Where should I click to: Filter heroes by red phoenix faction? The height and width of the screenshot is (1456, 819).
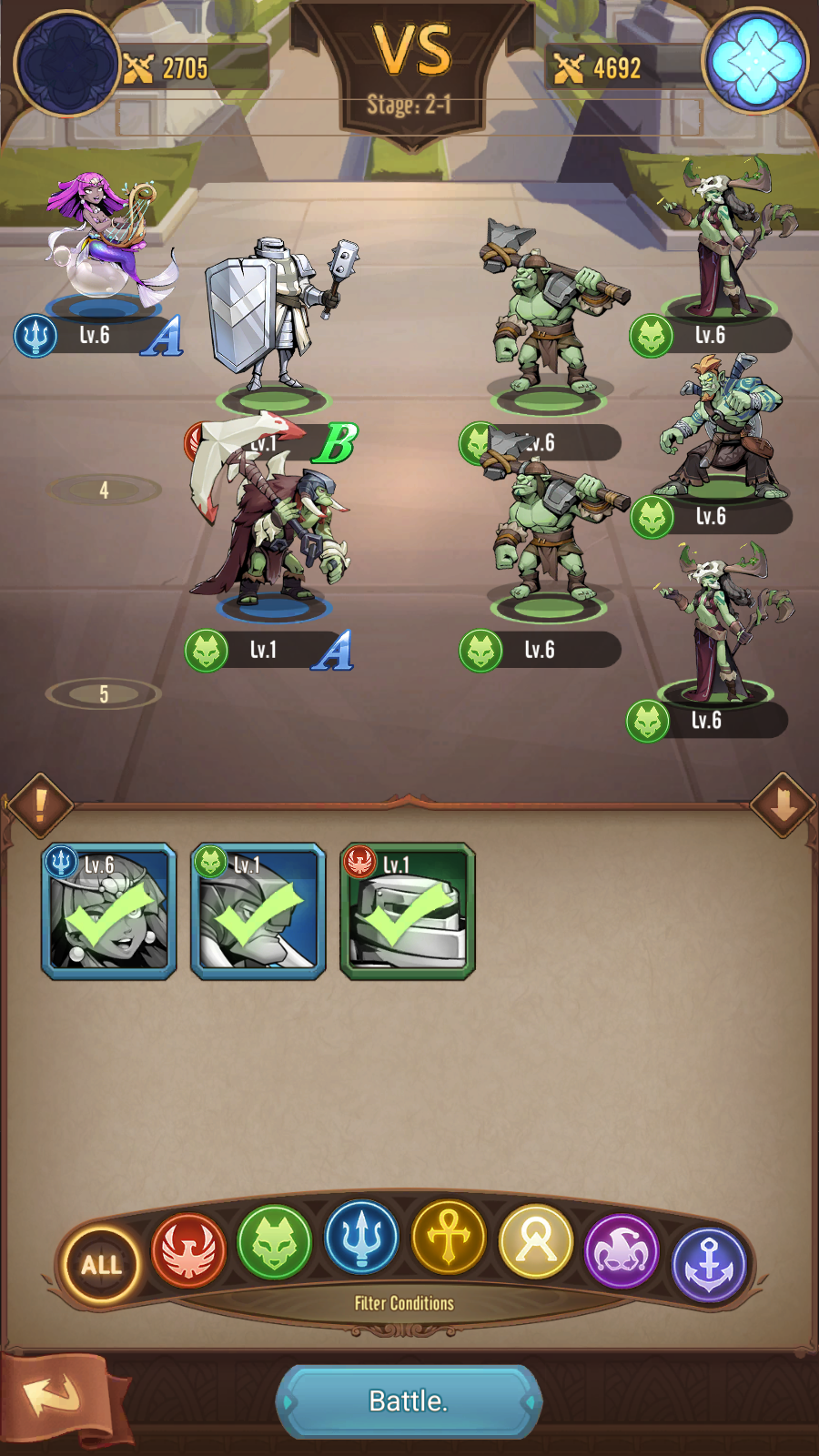point(188,1249)
